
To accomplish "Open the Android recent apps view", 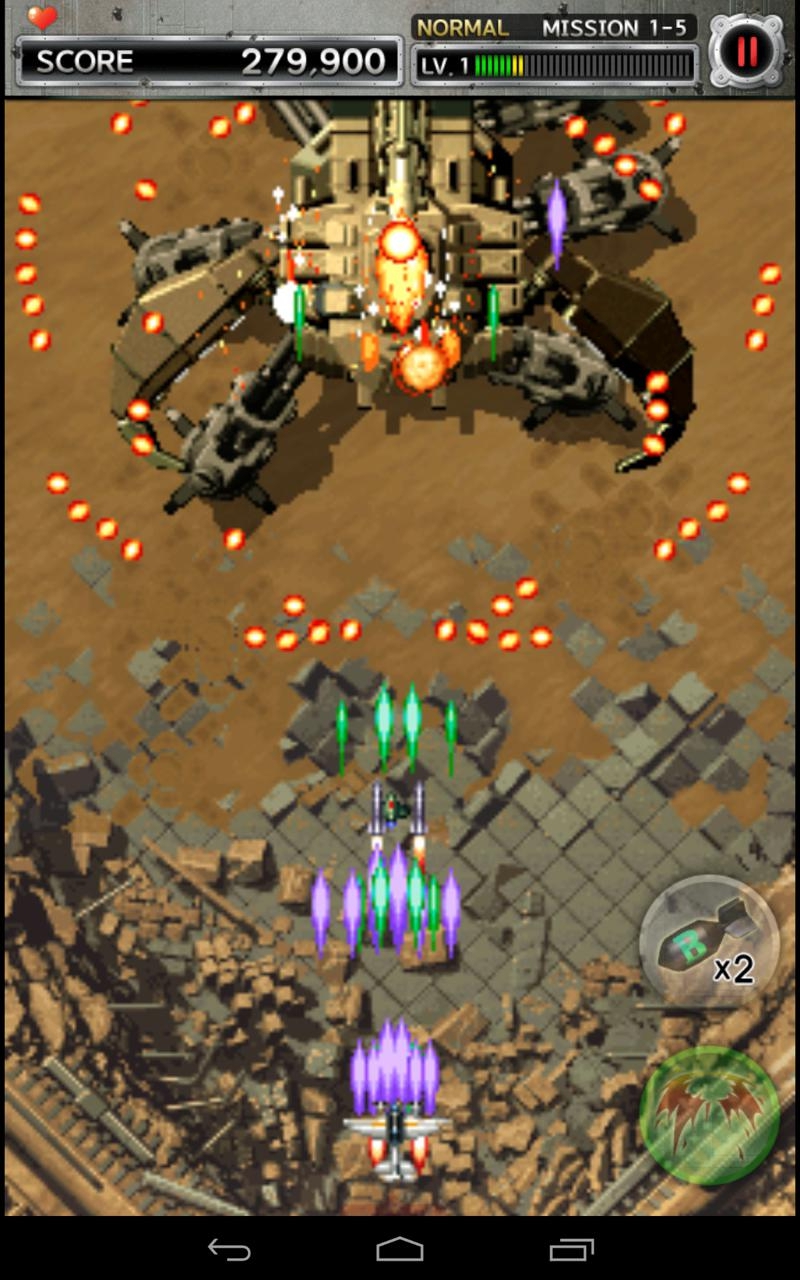I will (x=571, y=1249).
